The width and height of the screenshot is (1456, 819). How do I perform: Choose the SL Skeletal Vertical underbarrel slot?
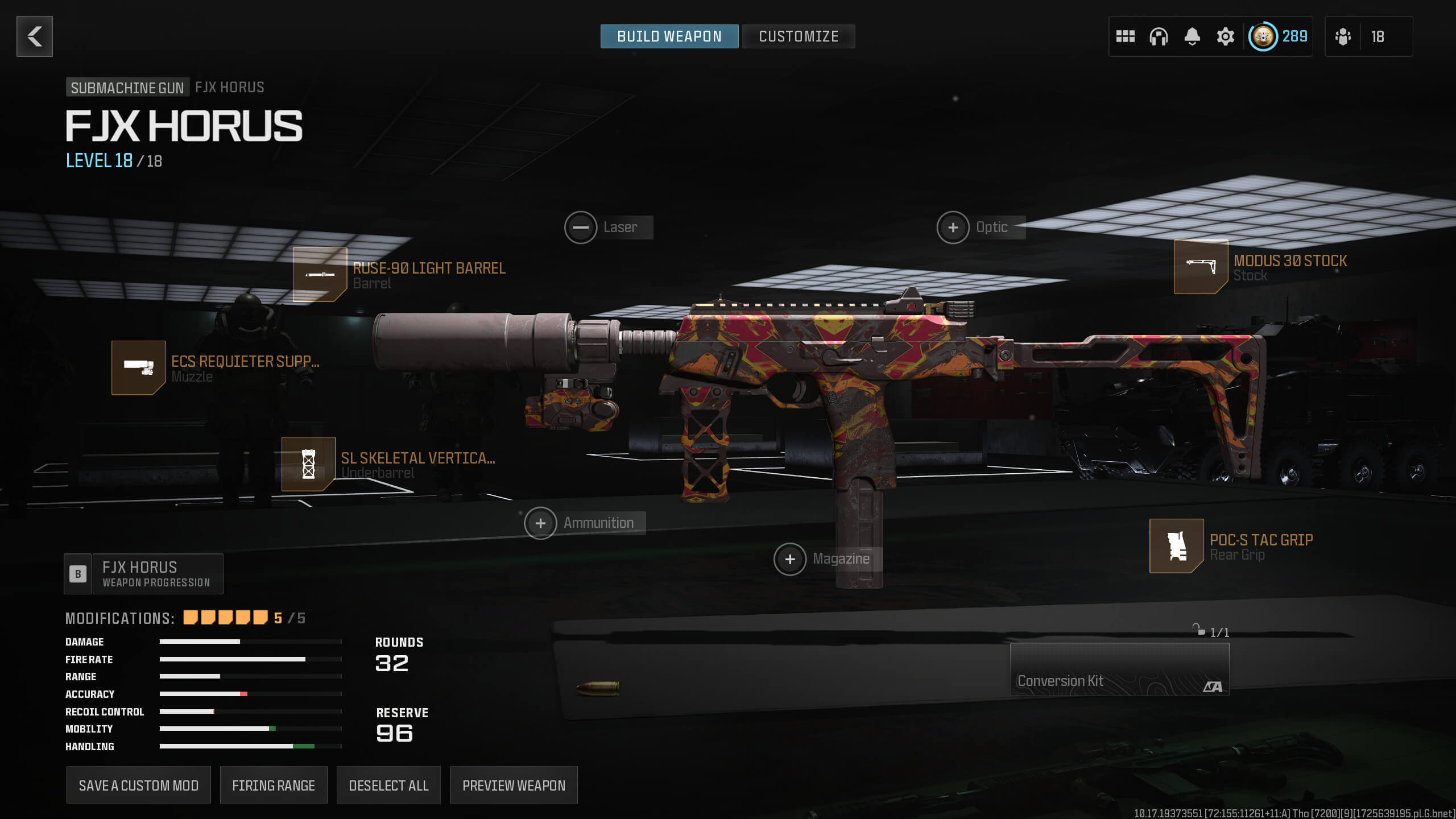click(x=308, y=464)
